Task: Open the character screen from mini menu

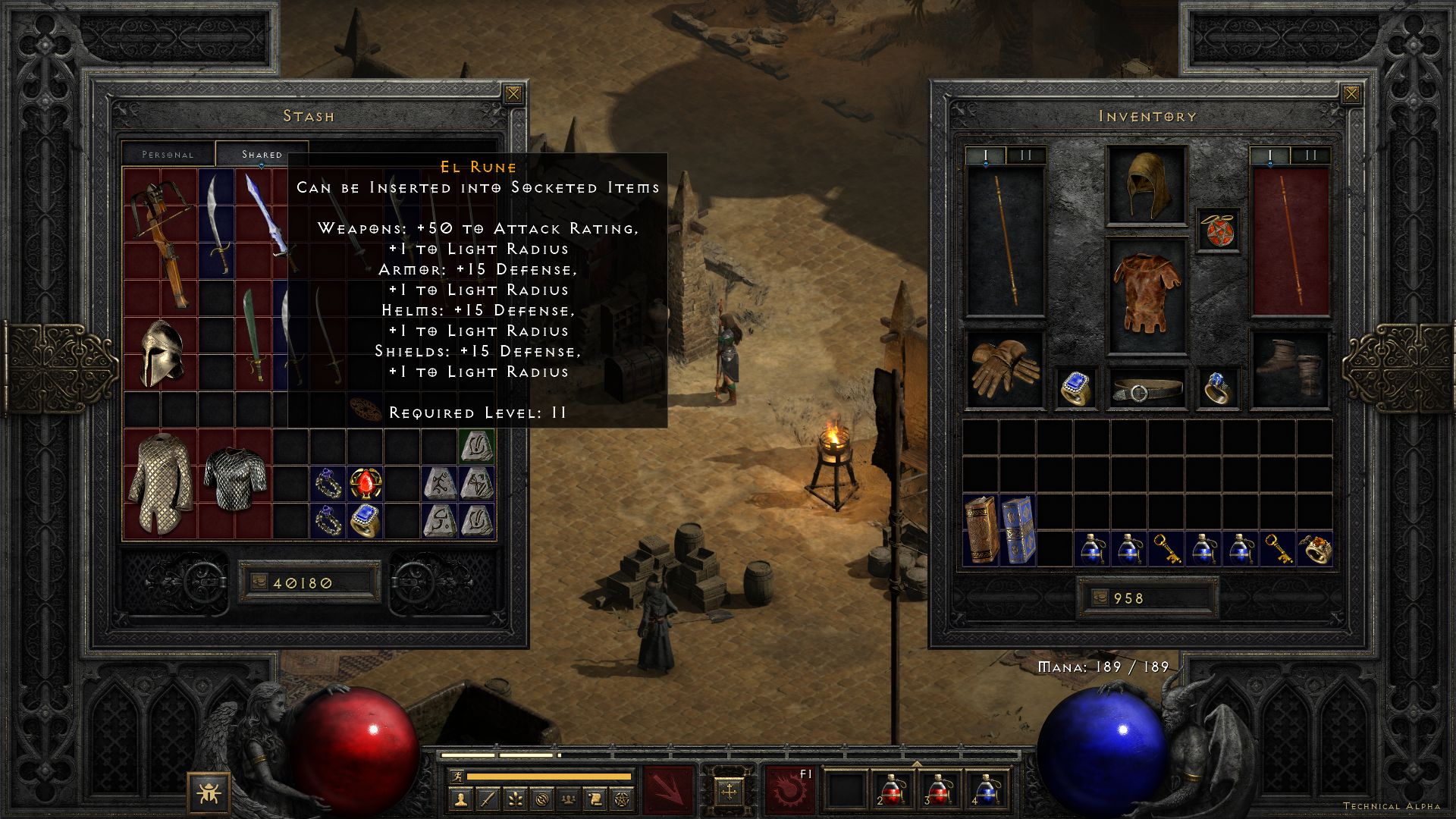Action: (x=461, y=799)
